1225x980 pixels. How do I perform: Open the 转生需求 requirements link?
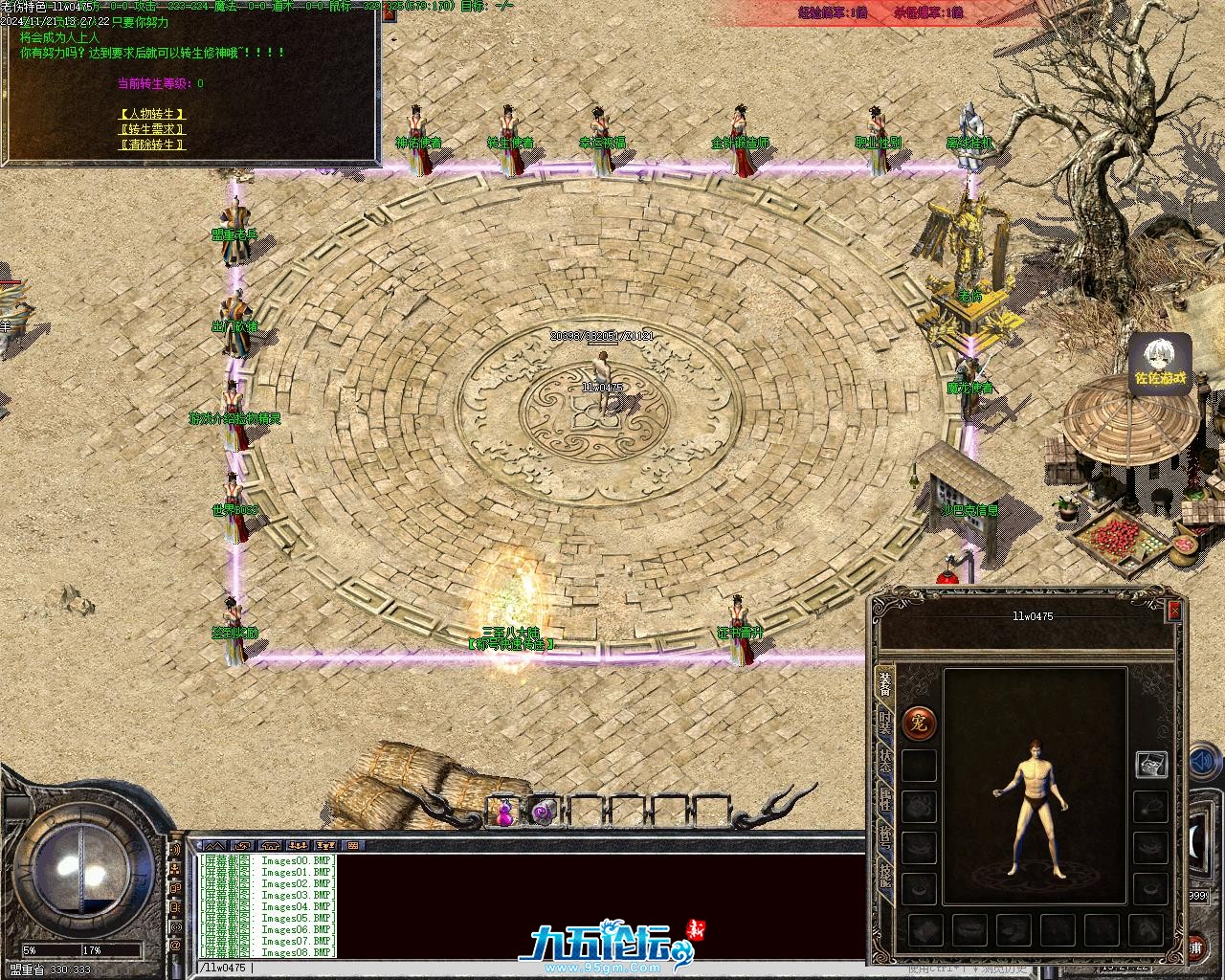(152, 129)
